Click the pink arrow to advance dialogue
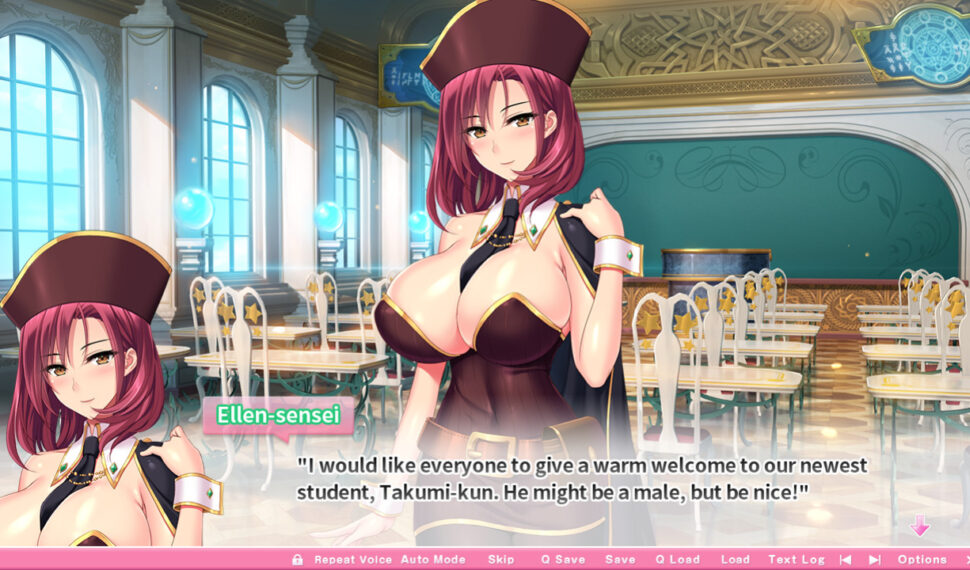970x570 pixels. [919, 526]
